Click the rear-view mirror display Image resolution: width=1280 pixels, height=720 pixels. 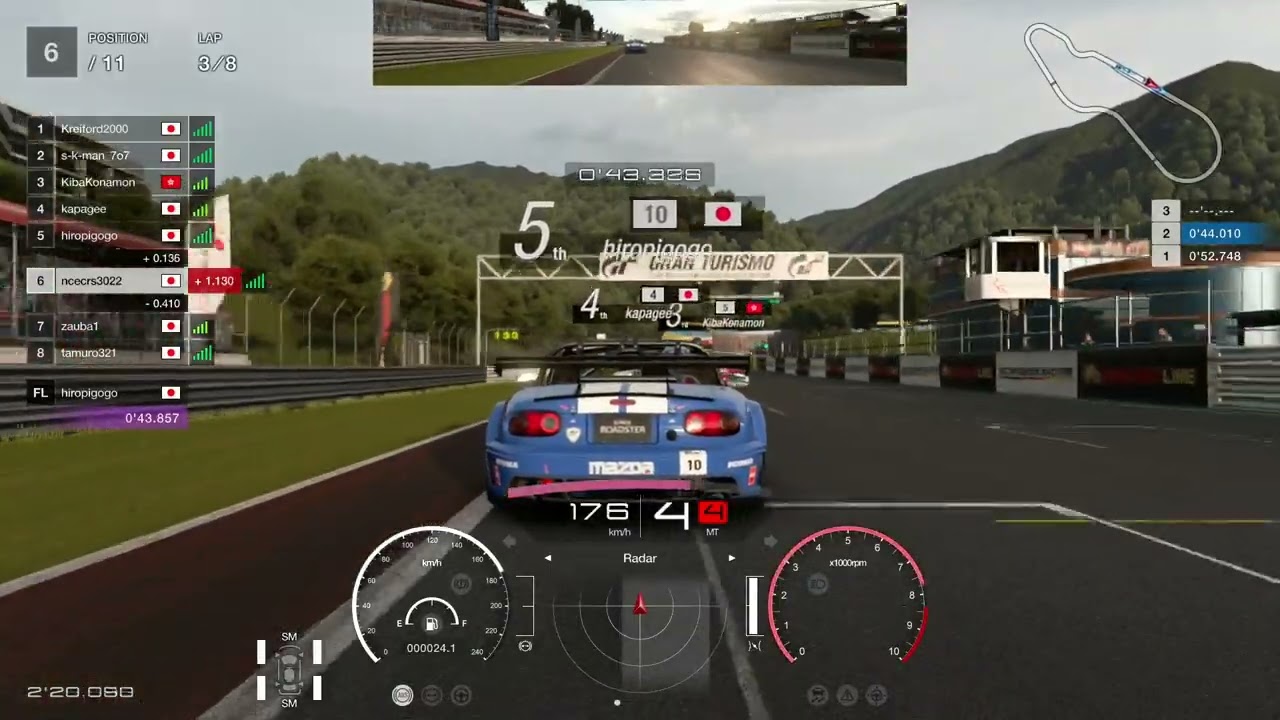click(640, 43)
